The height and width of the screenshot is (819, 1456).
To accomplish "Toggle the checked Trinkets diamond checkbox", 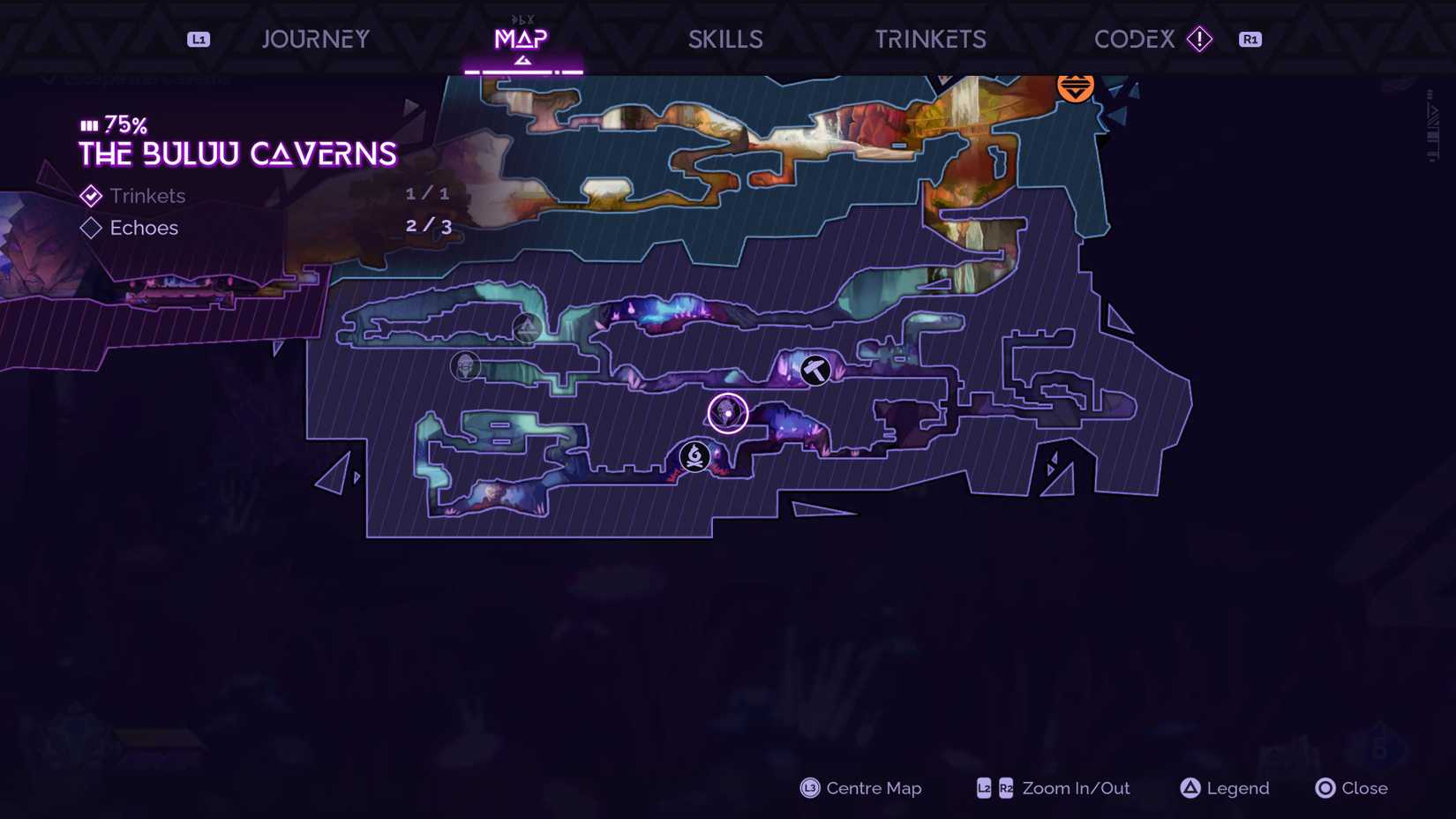I will click(x=91, y=195).
